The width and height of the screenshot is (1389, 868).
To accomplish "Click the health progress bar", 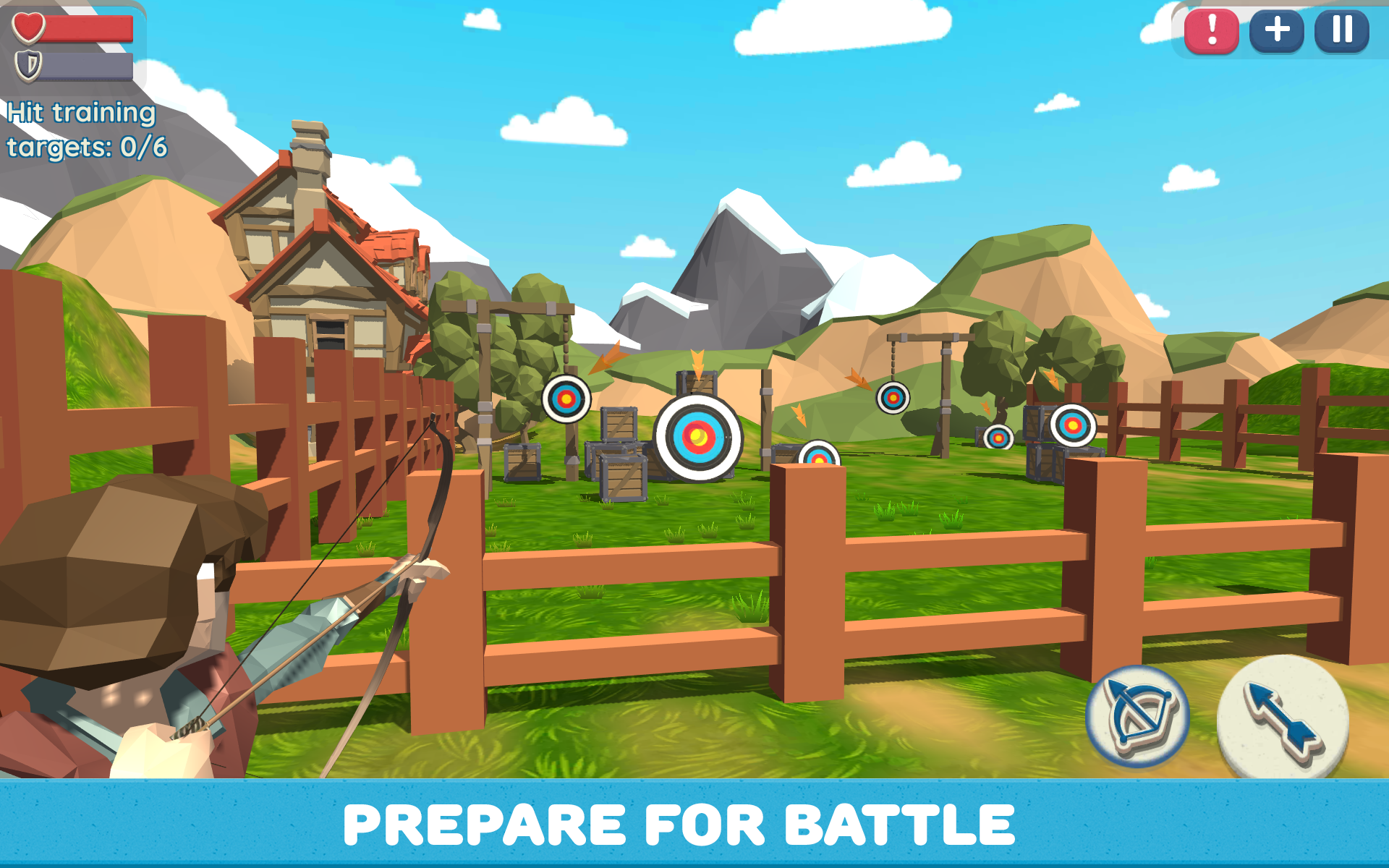I will coord(87,27).
